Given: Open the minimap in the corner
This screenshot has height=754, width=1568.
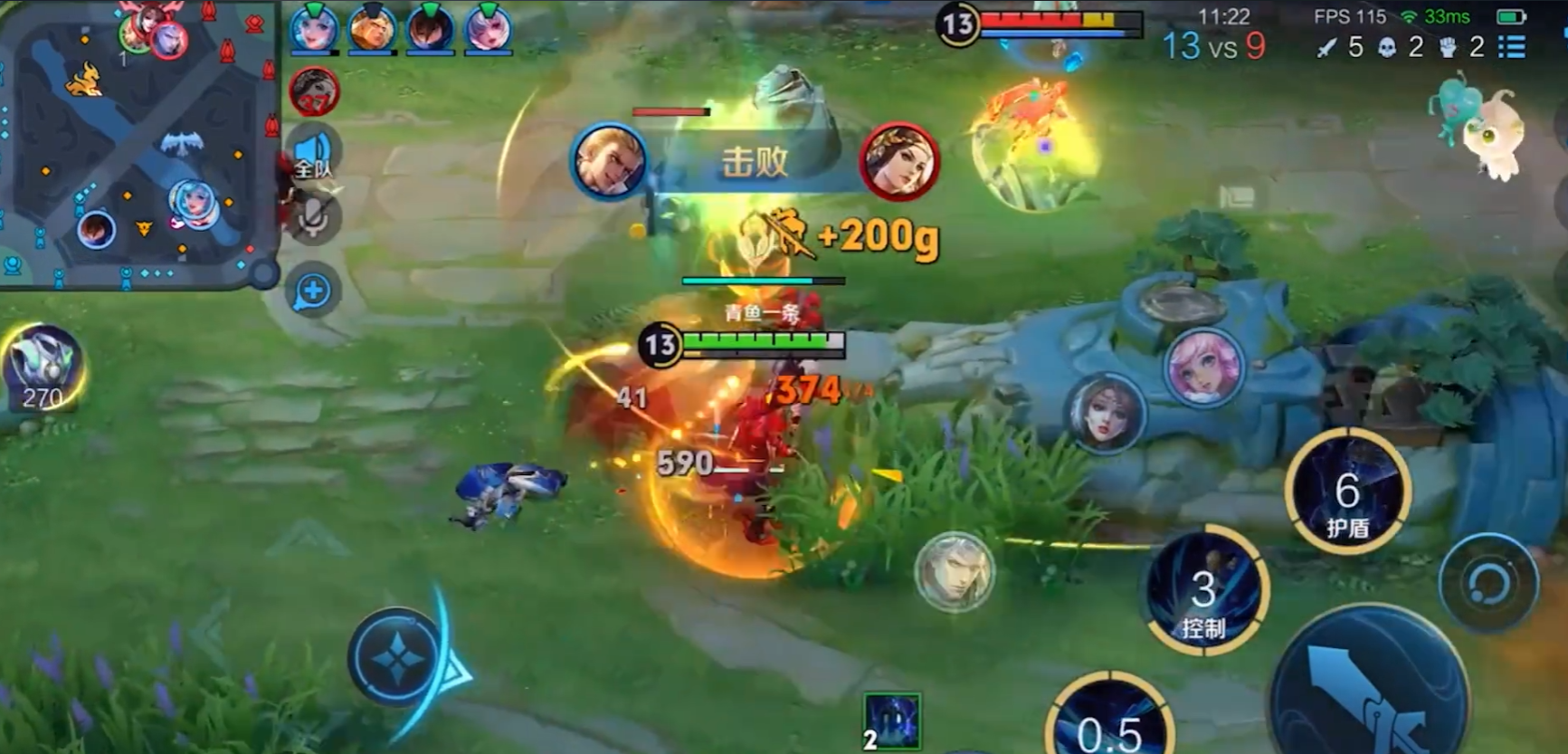Looking at the screenshot, I should pos(136,143).
